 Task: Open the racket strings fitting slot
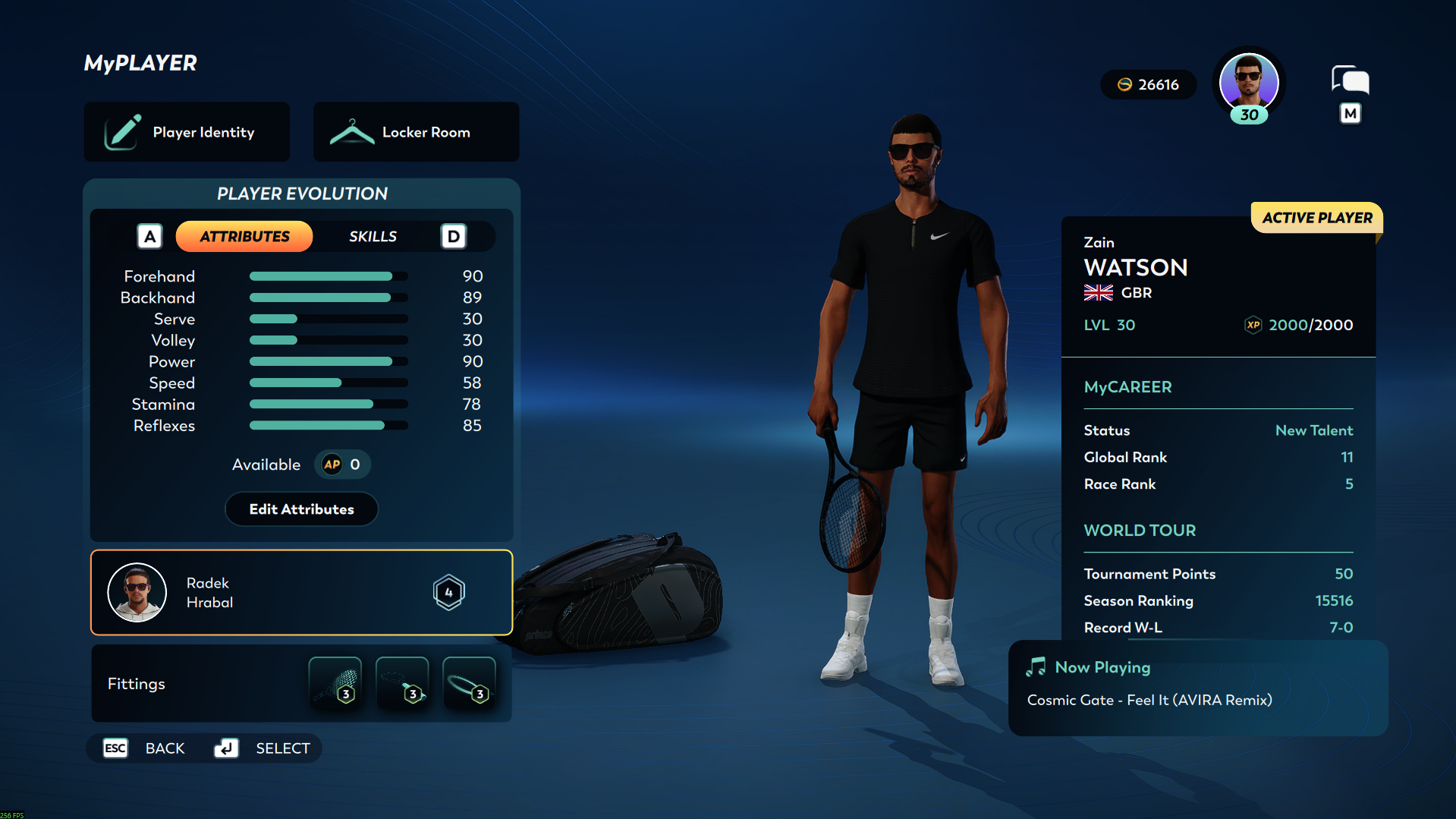point(335,683)
